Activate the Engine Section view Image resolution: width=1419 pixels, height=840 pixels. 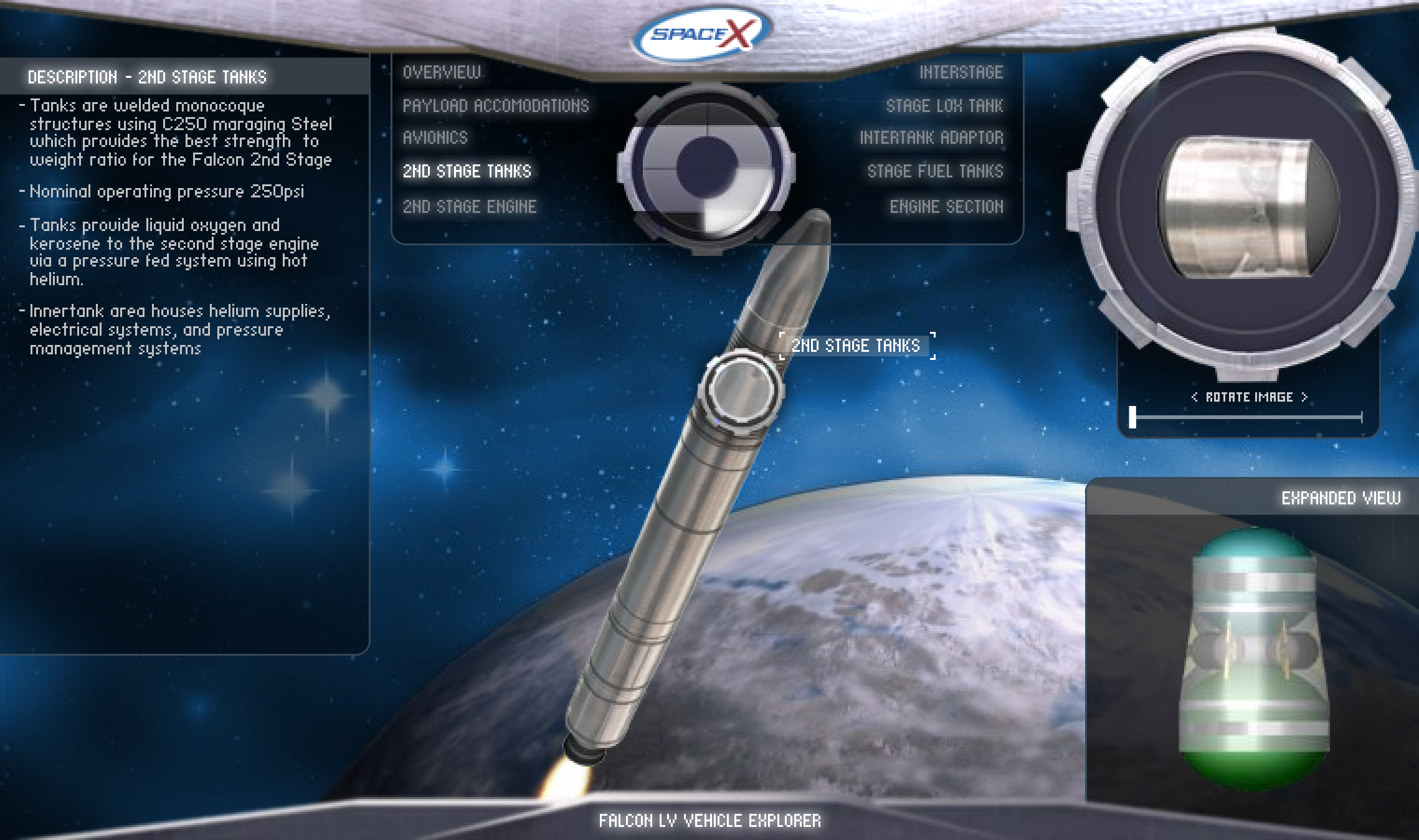coord(947,206)
